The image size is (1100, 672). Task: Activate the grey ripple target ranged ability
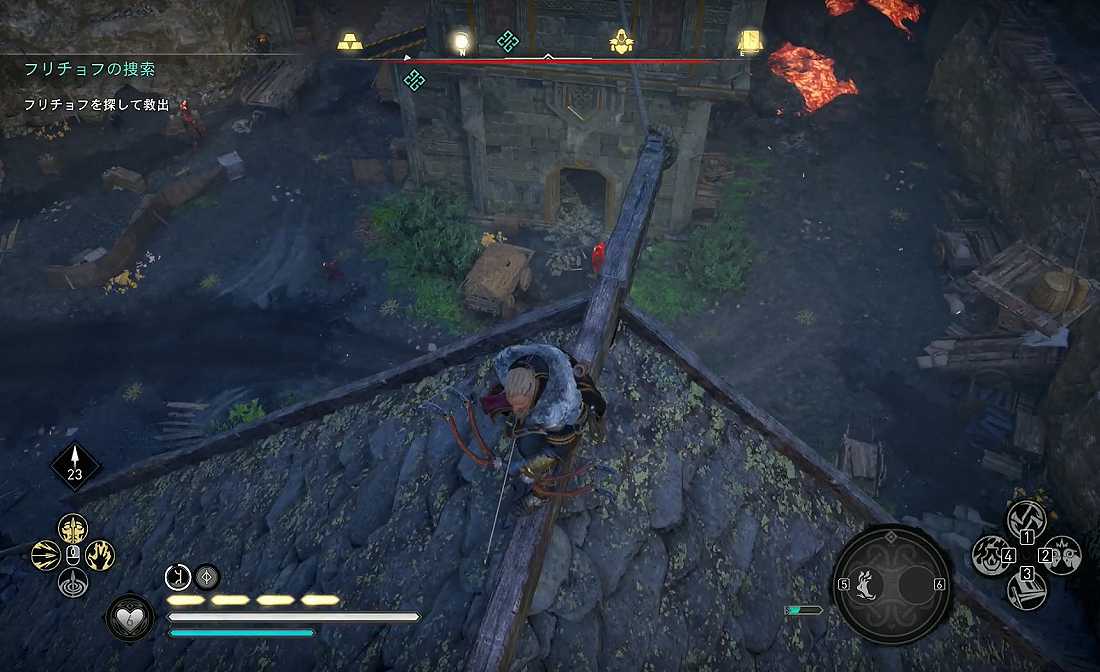click(x=73, y=582)
